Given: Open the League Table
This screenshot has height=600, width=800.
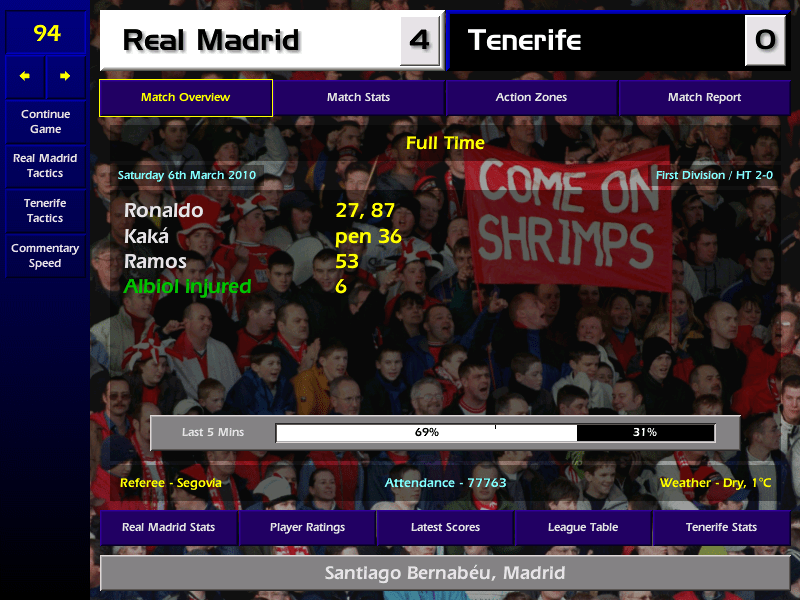Looking at the screenshot, I should tap(583, 527).
